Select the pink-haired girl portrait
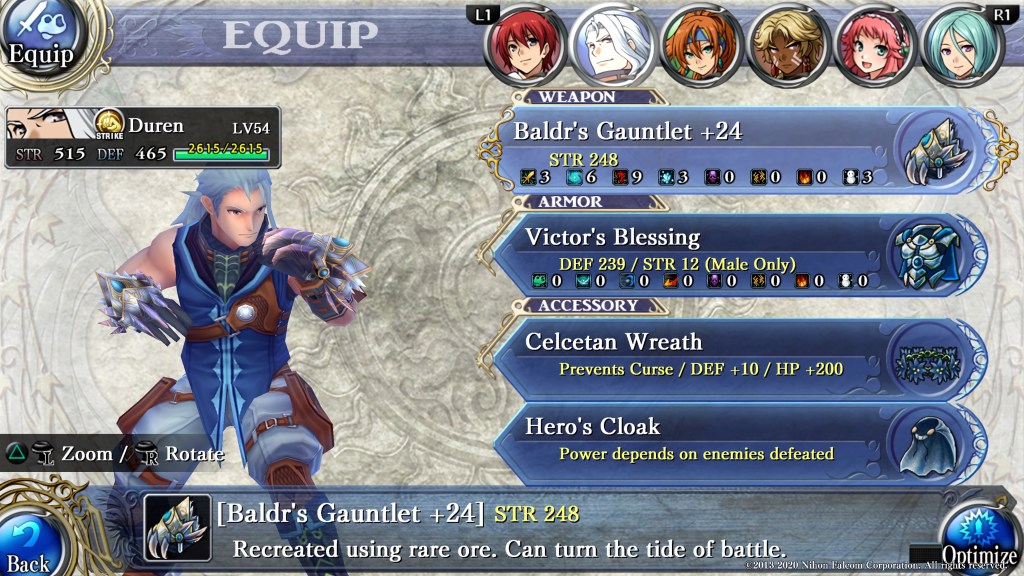The width and height of the screenshot is (1024, 576). click(872, 45)
